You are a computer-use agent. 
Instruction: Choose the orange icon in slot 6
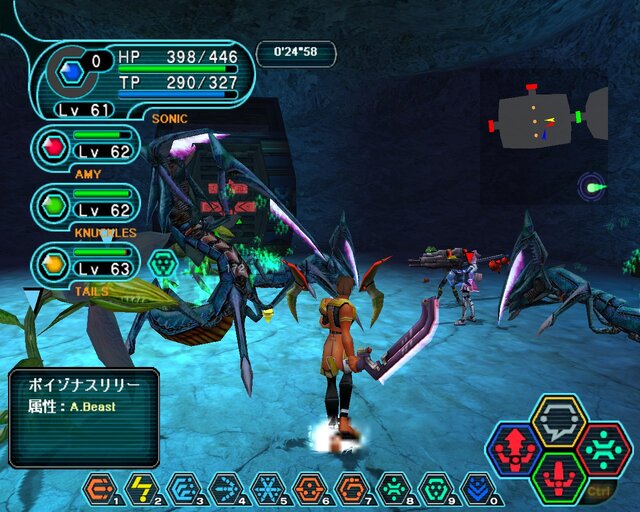pyautogui.click(x=309, y=488)
